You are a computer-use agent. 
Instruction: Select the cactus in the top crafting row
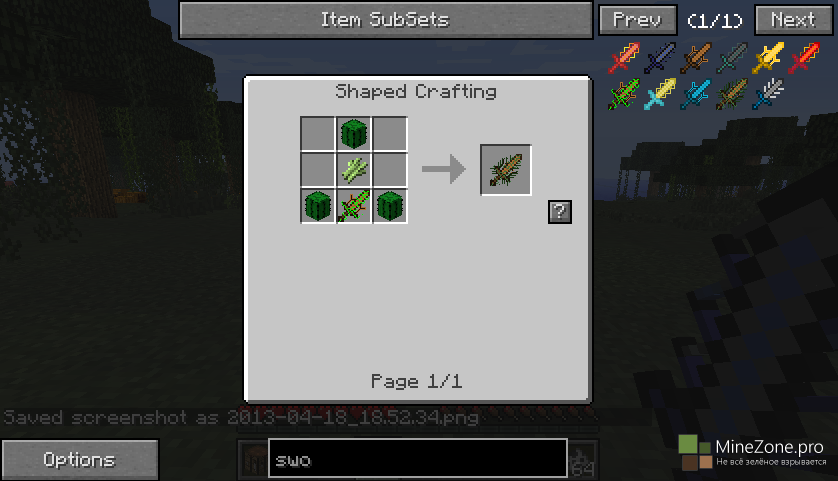[354, 133]
